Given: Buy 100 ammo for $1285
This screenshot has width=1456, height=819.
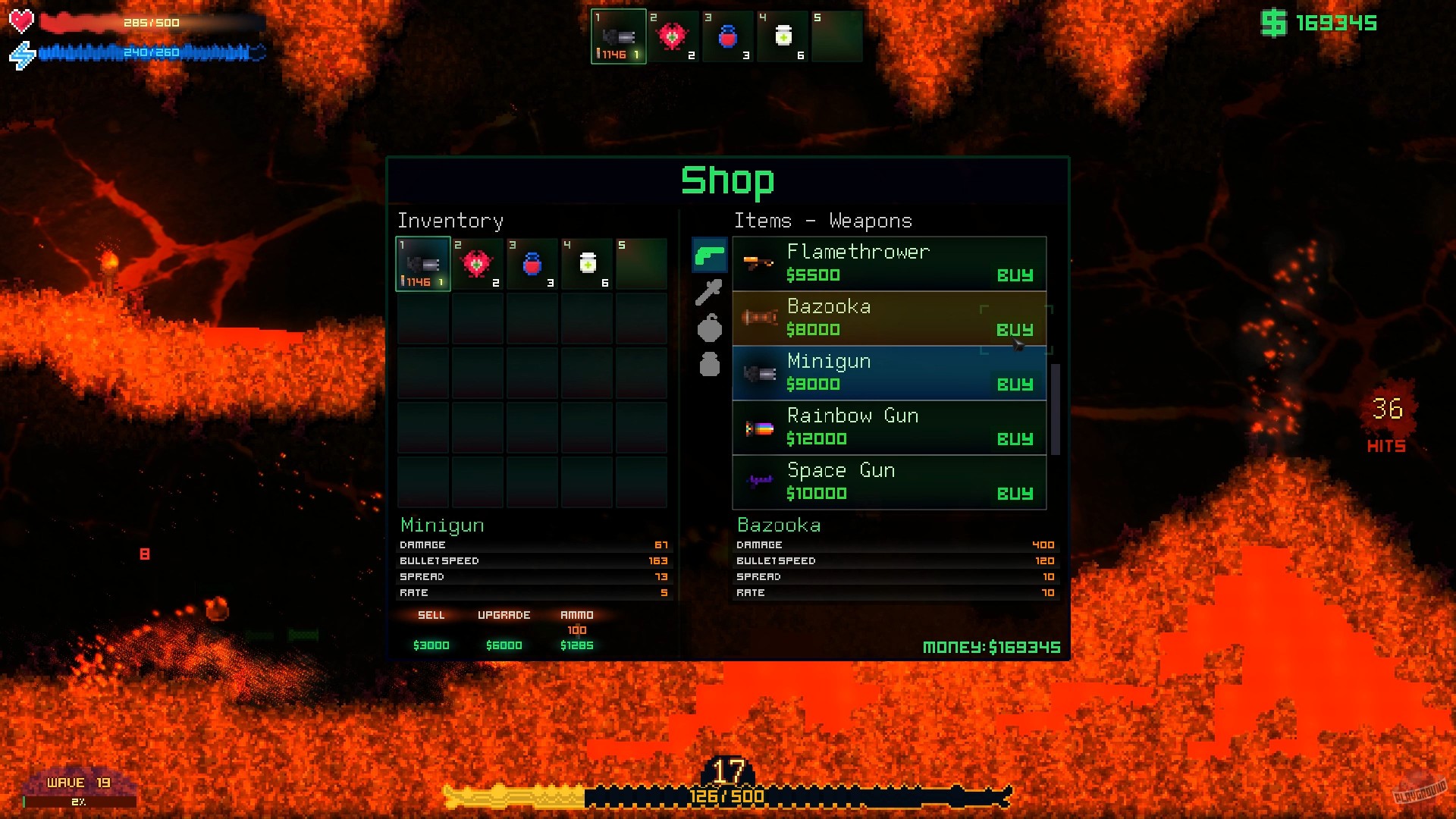Looking at the screenshot, I should click(x=576, y=631).
